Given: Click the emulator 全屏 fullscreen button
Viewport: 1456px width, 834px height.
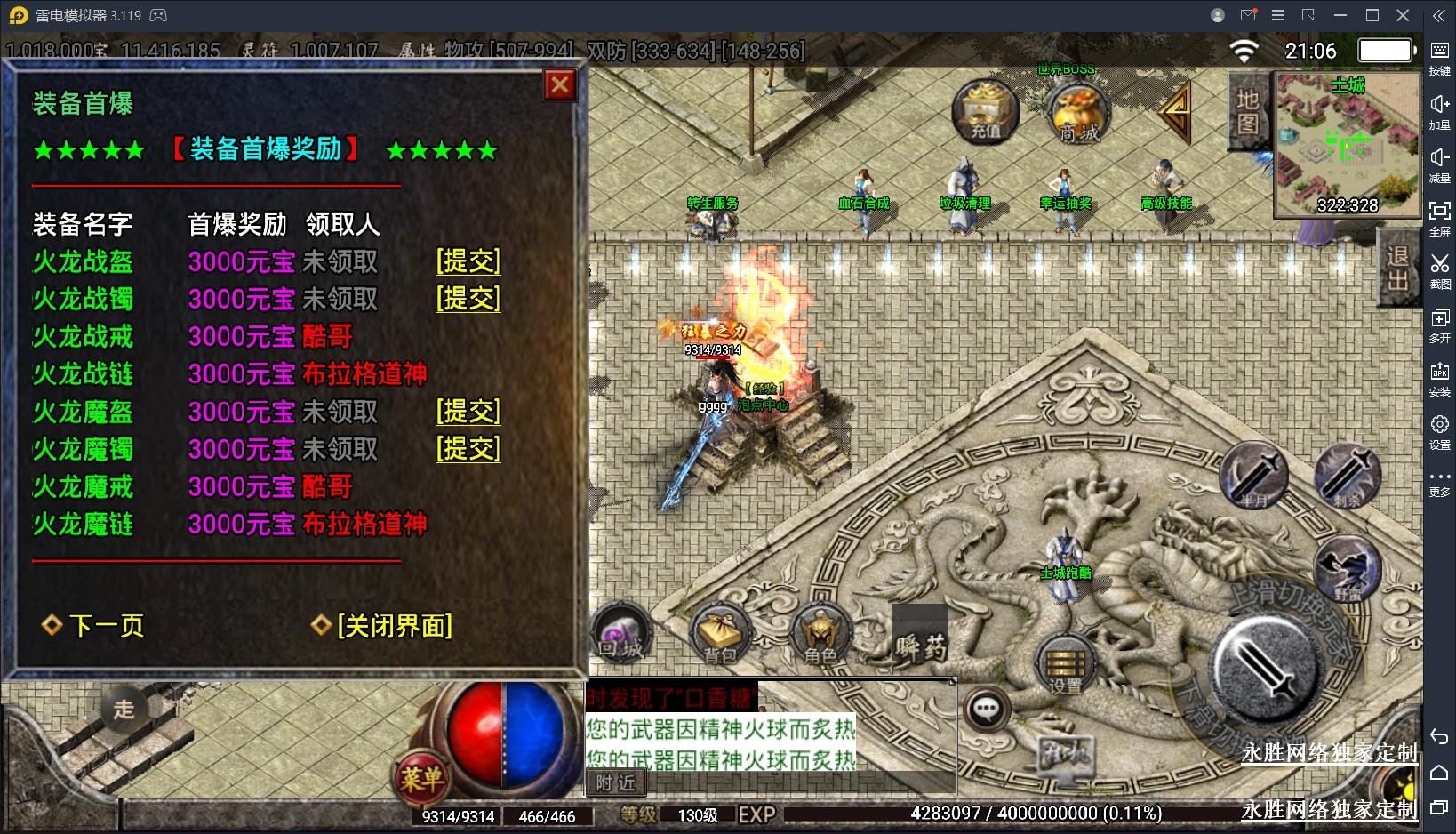Looking at the screenshot, I should point(1439,216).
